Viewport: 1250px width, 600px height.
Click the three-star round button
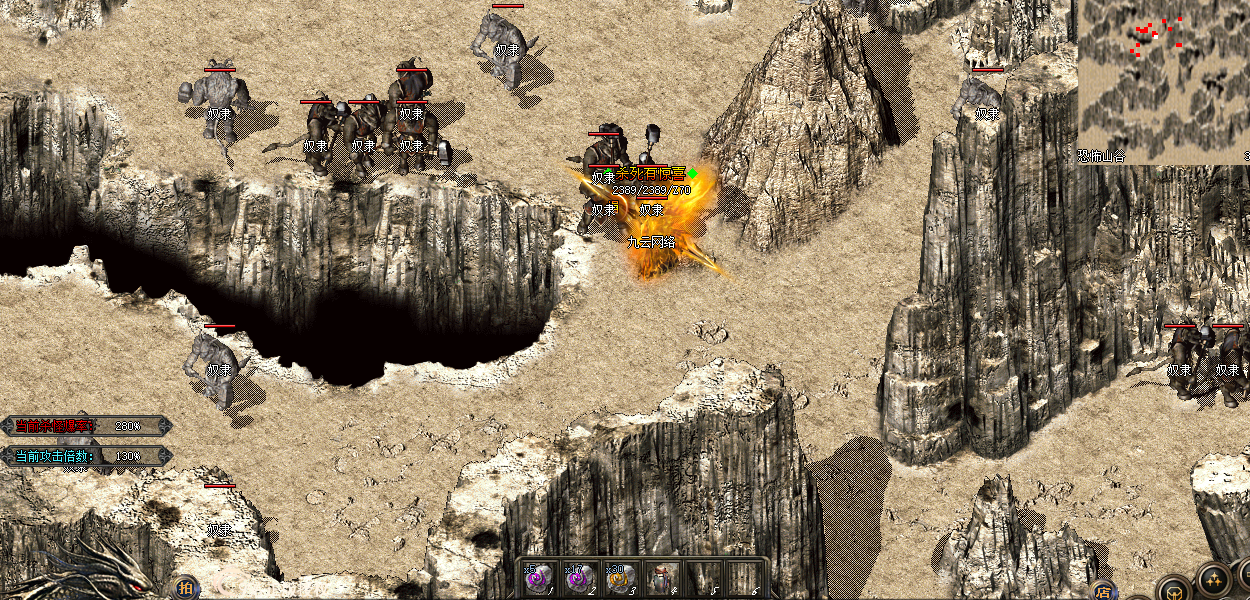1213,581
